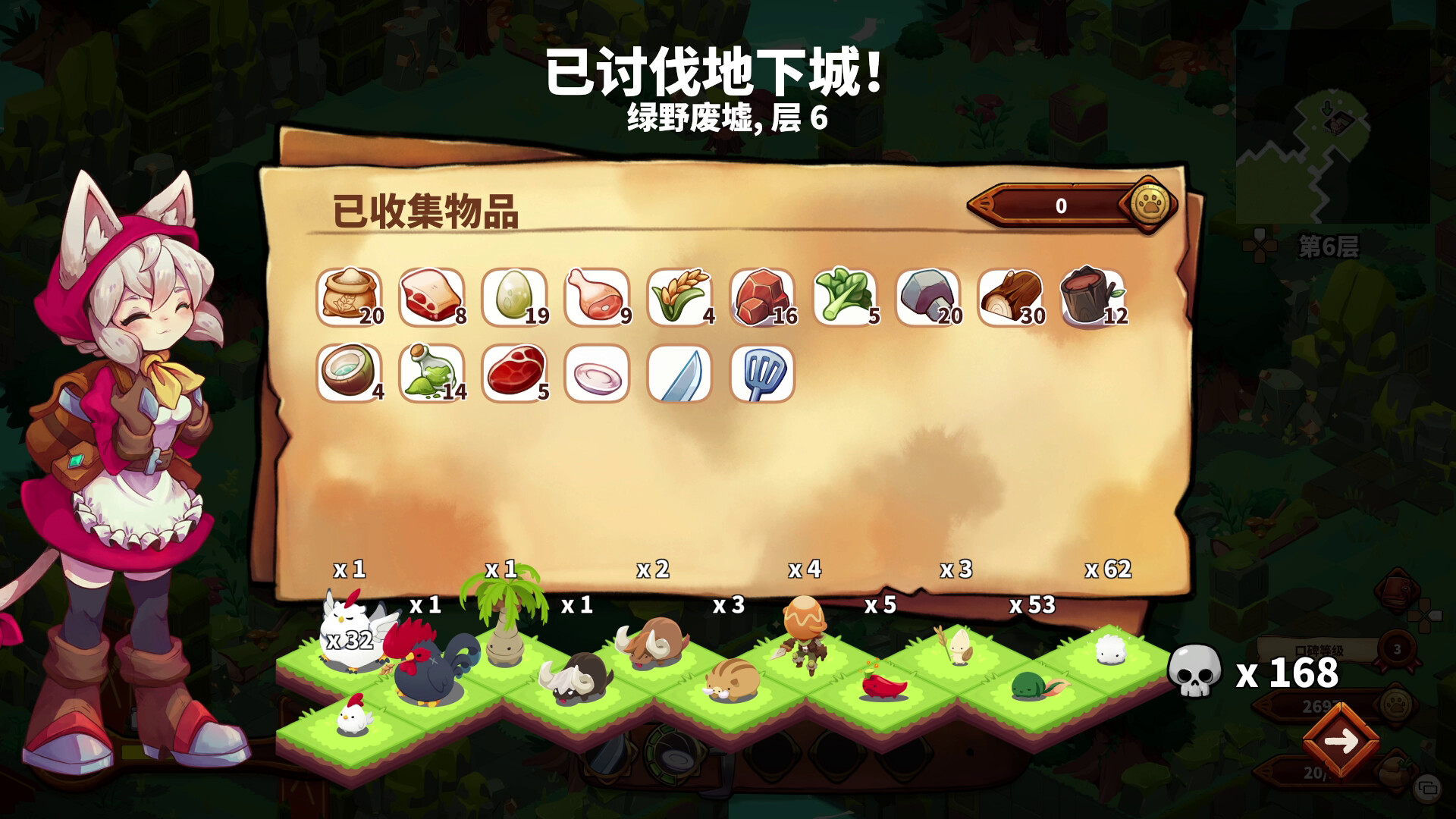The width and height of the screenshot is (1456, 819).
Task: Select the flour sack item showing x20
Action: 350,297
